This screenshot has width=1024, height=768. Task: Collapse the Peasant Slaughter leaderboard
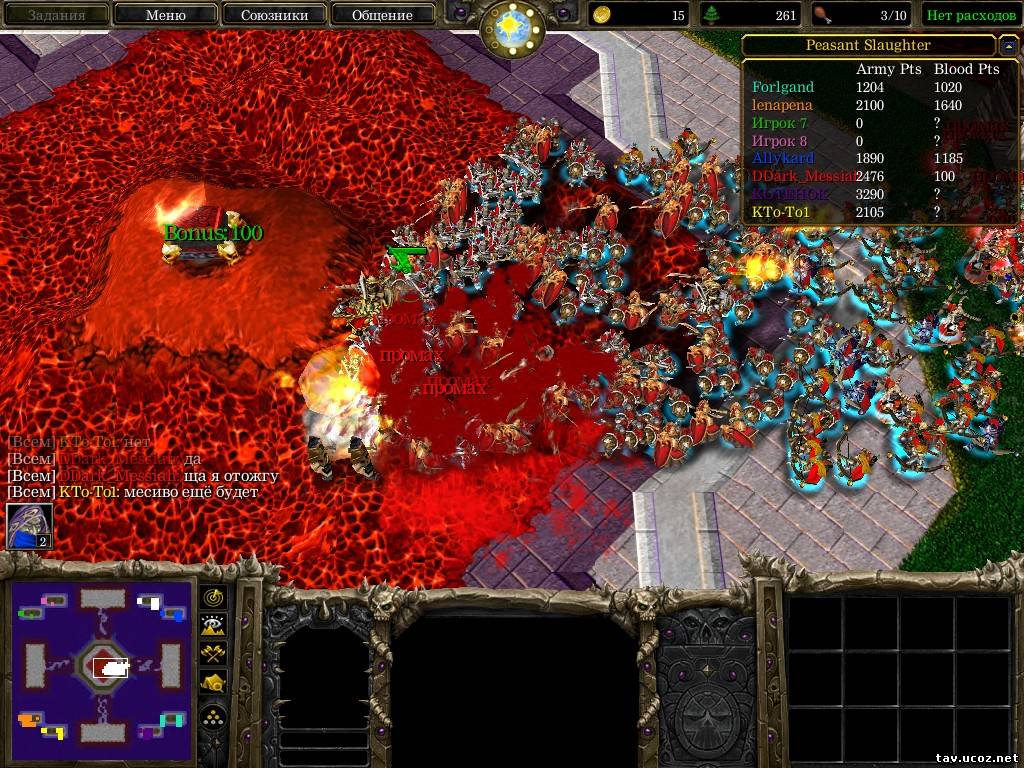coord(1008,46)
